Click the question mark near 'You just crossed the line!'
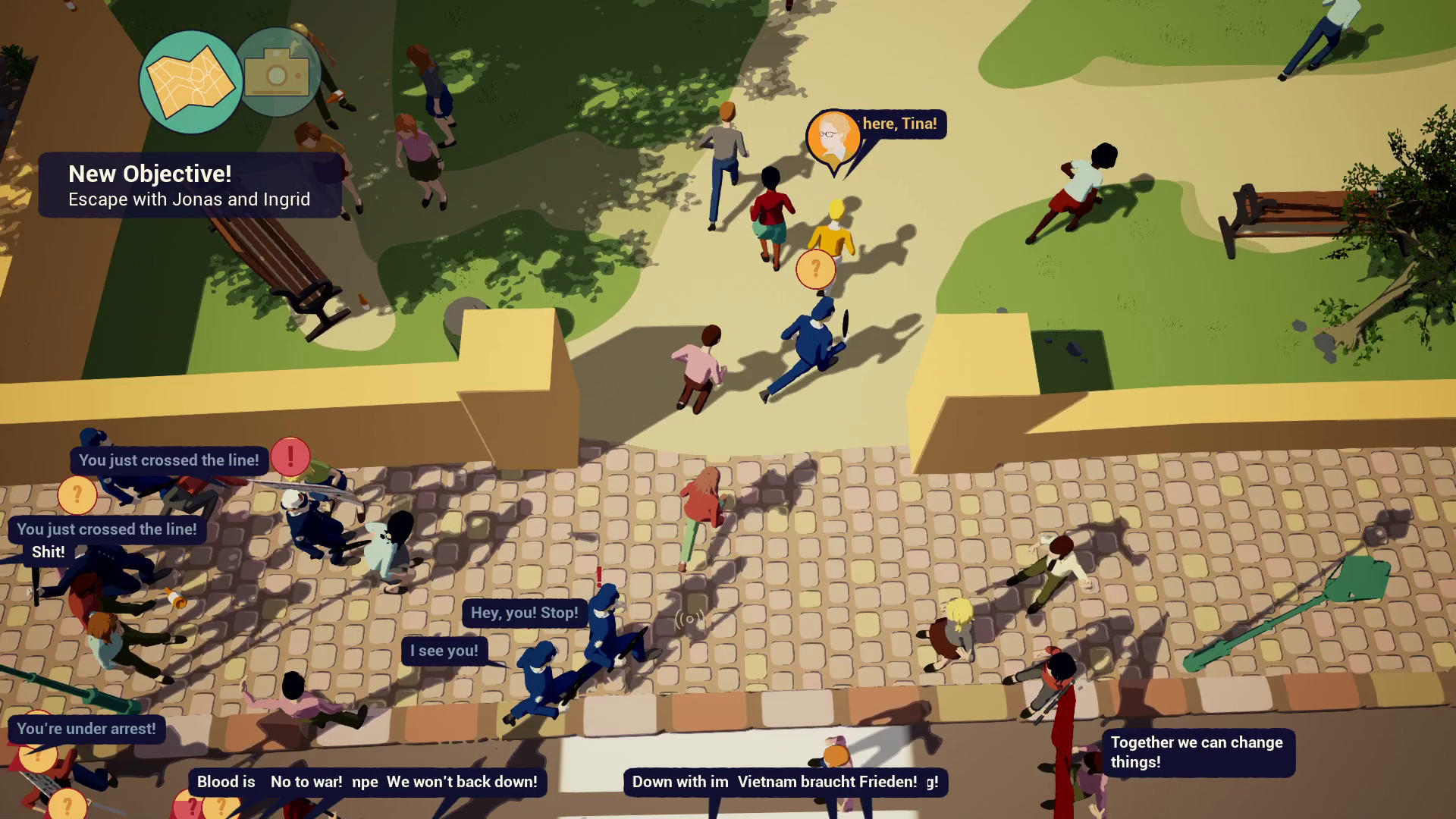Screen dimensions: 1456x819 click(x=78, y=496)
